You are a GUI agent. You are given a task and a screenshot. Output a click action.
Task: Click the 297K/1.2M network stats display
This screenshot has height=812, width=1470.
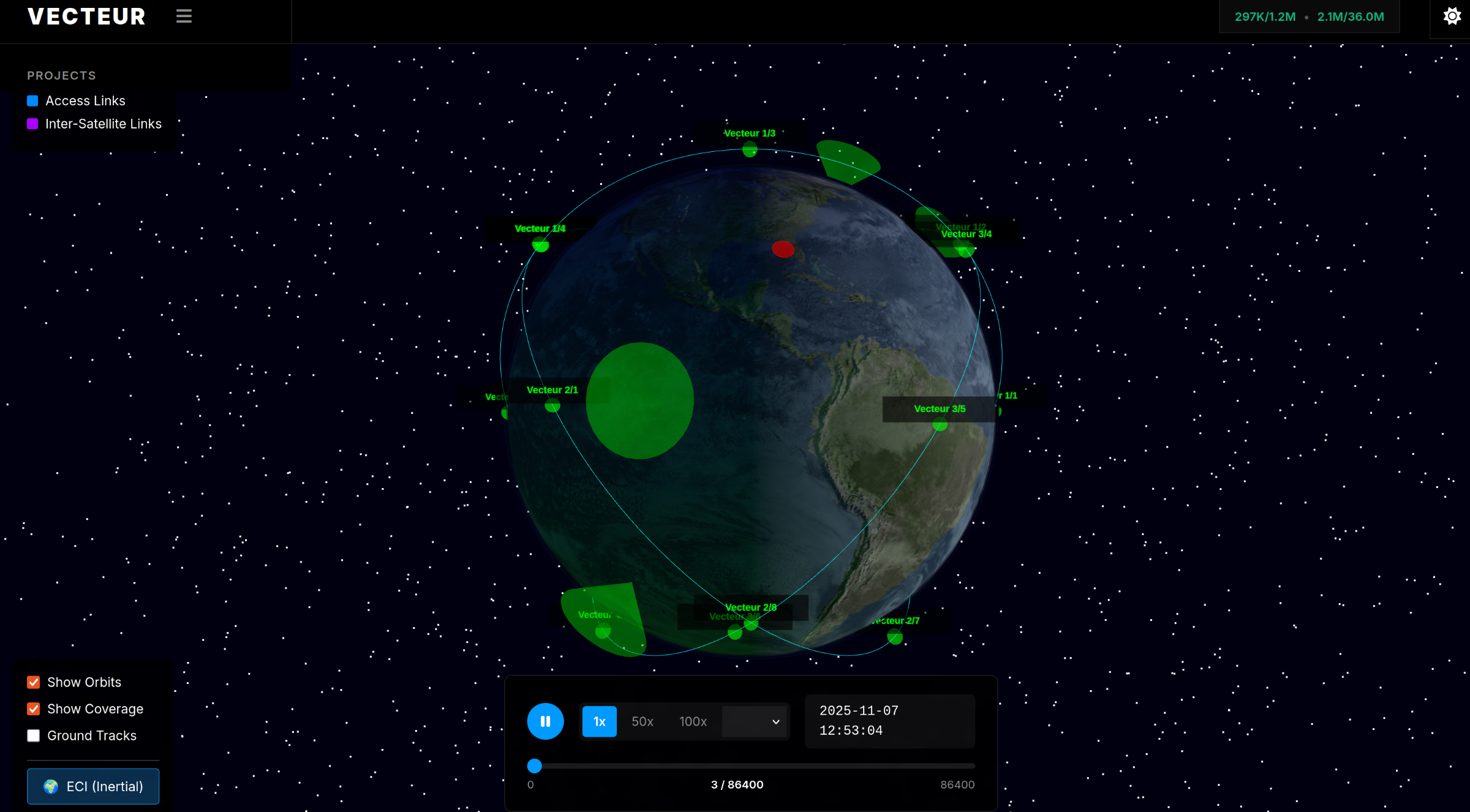click(x=1264, y=17)
